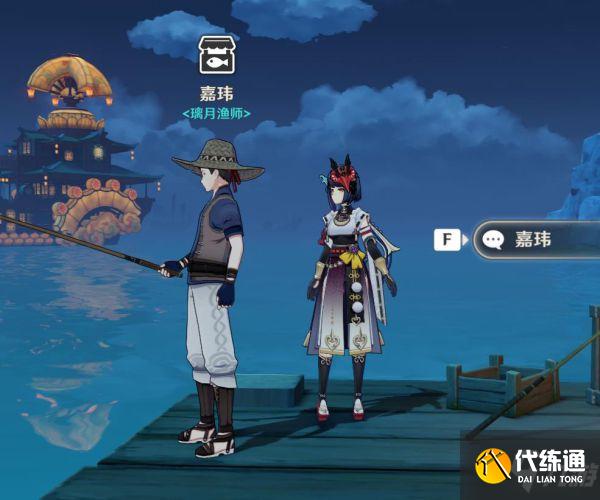Talk to 嘉玮 via the dialogue prompt

[533, 240]
